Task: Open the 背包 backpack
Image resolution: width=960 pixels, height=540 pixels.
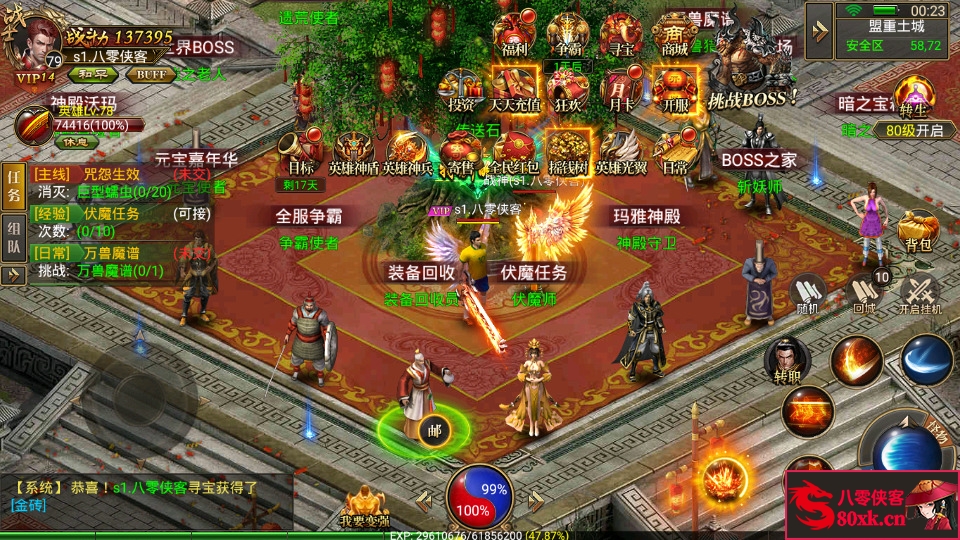Action: click(x=918, y=231)
